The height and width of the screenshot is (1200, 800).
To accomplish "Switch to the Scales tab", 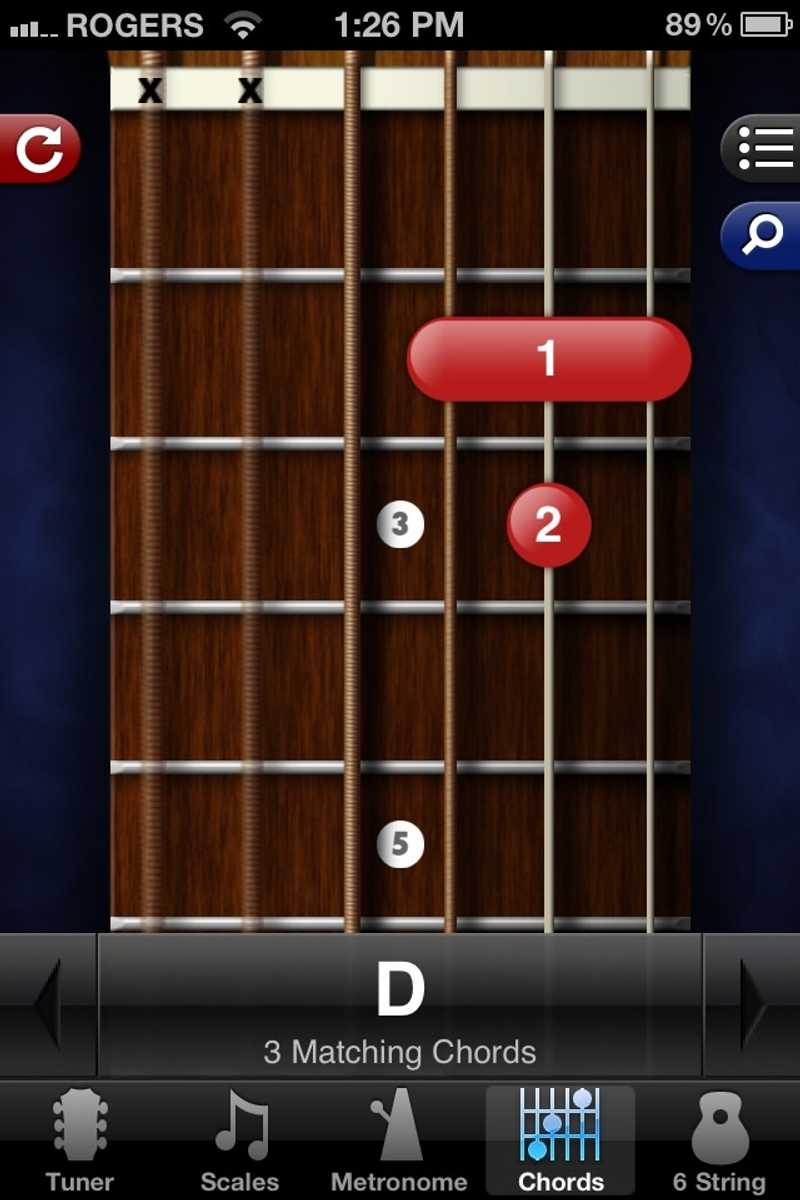I will tap(240, 1142).
